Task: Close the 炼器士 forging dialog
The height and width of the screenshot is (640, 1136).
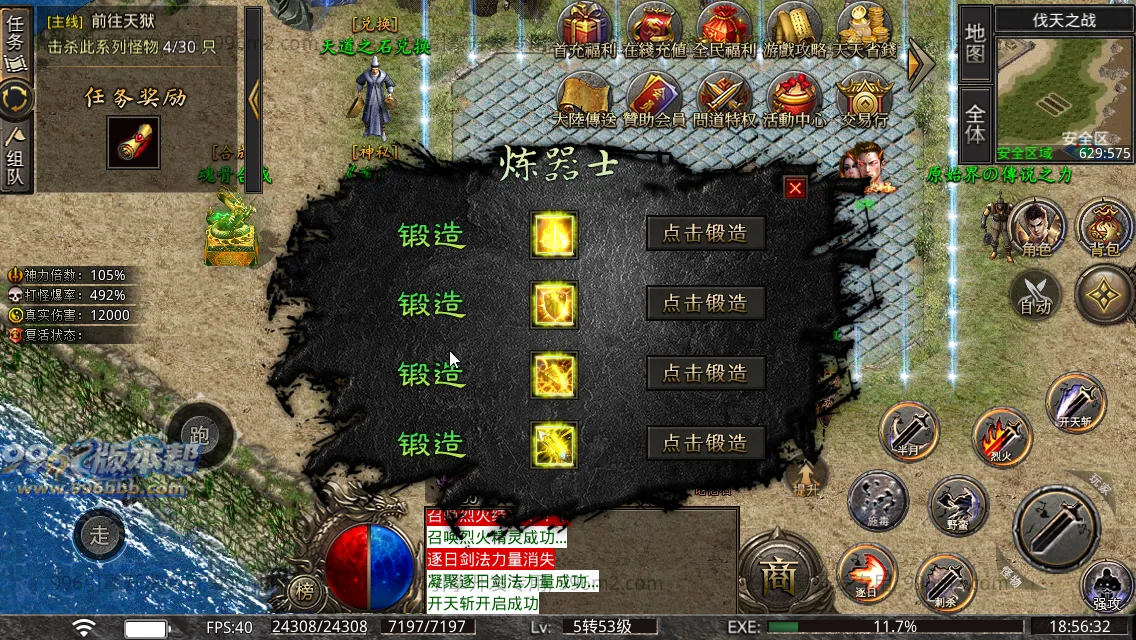Action: pos(795,188)
